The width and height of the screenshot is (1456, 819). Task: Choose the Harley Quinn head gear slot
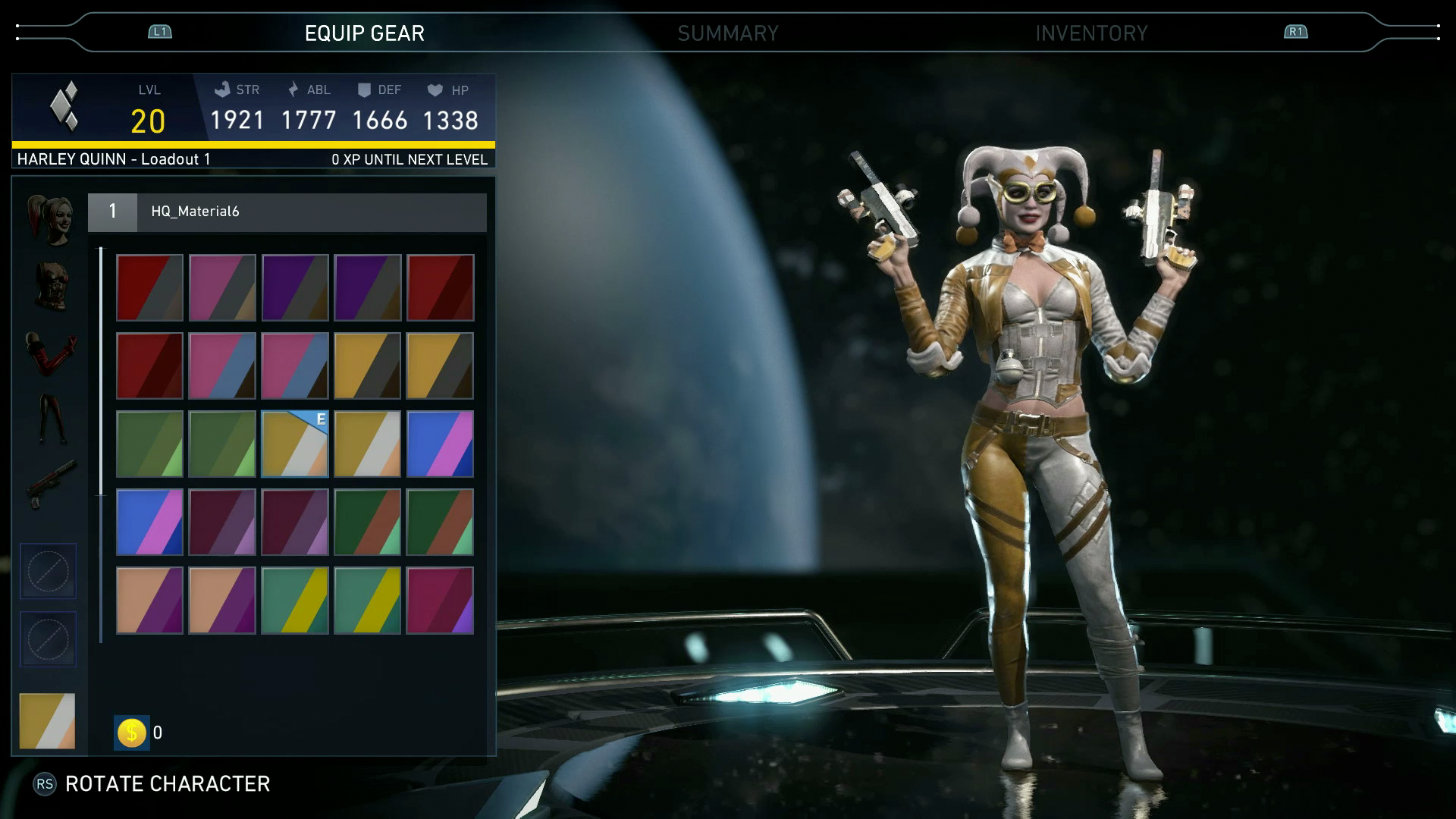[50, 219]
